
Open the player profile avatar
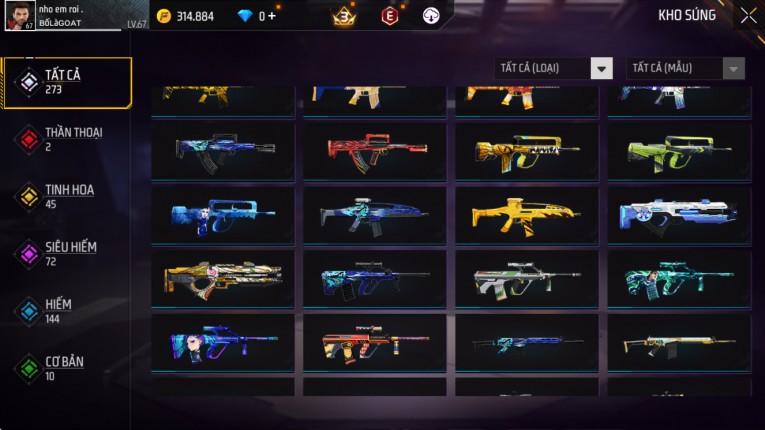(x=20, y=15)
